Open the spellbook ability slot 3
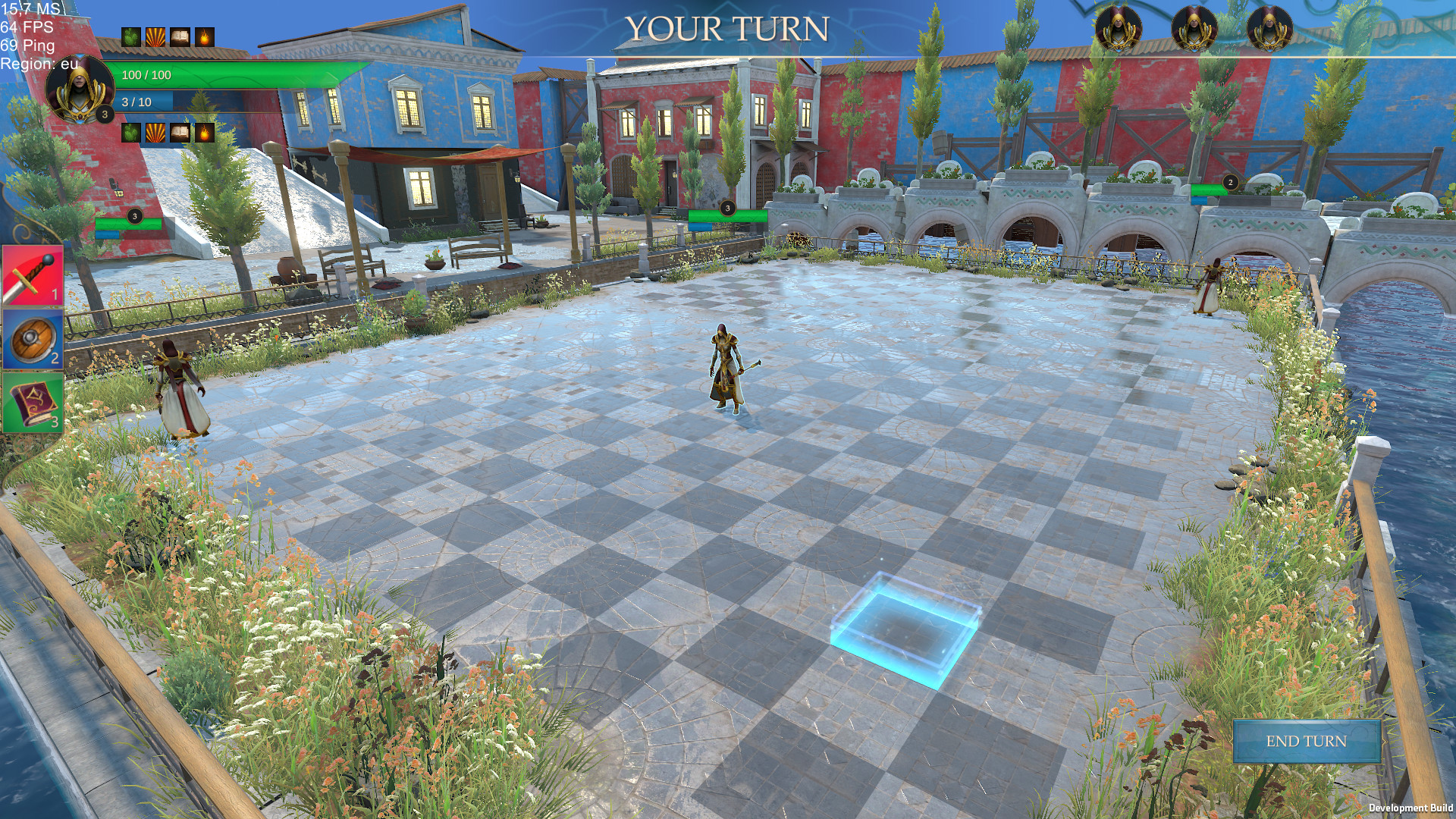This screenshot has width=1456, height=819. (32, 404)
